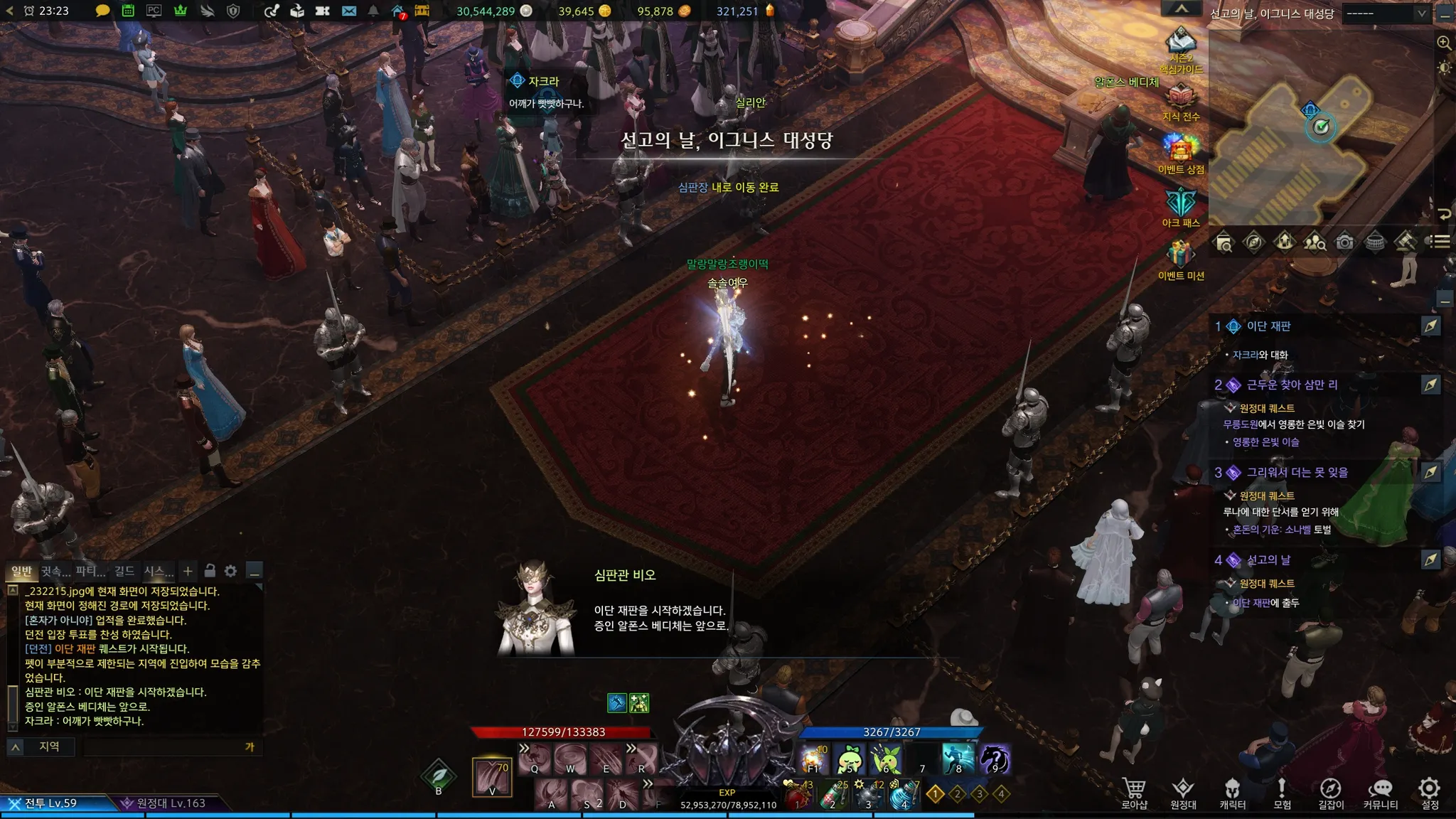Viewport: 1456px width, 819px height.
Task: Open the 아크 패스 Ark Pass icon
Action: (1181, 205)
